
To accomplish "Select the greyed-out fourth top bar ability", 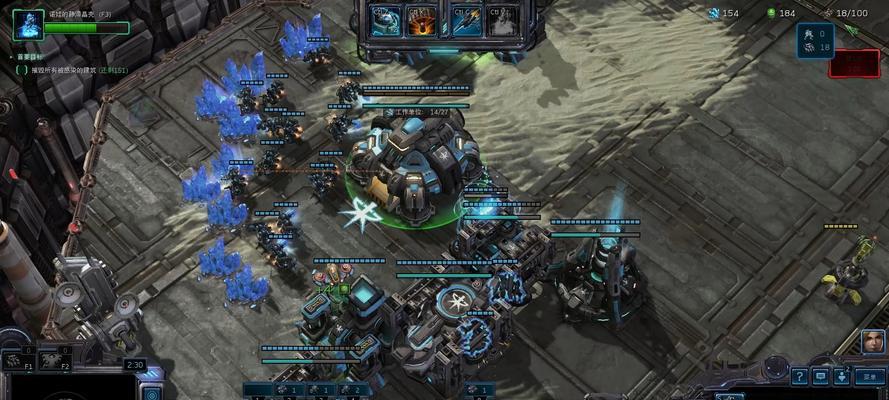I will coord(503,20).
